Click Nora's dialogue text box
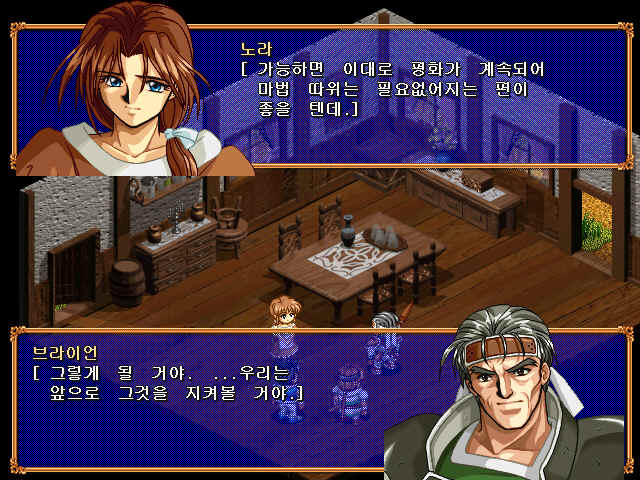The image size is (640, 480). coord(400,90)
